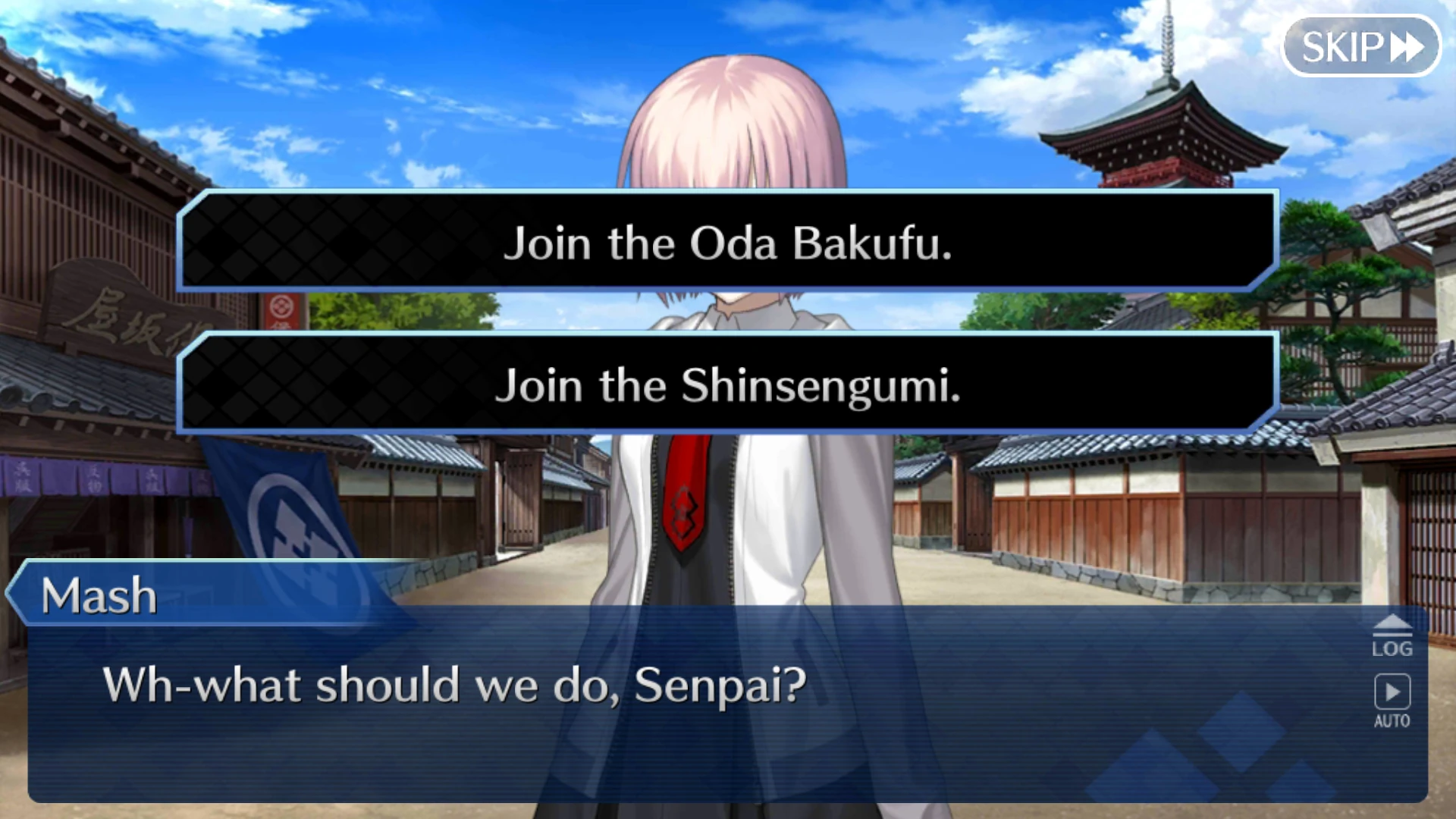The height and width of the screenshot is (819, 1456).
Task: Select the second dialogue choice banner
Action: [728, 387]
